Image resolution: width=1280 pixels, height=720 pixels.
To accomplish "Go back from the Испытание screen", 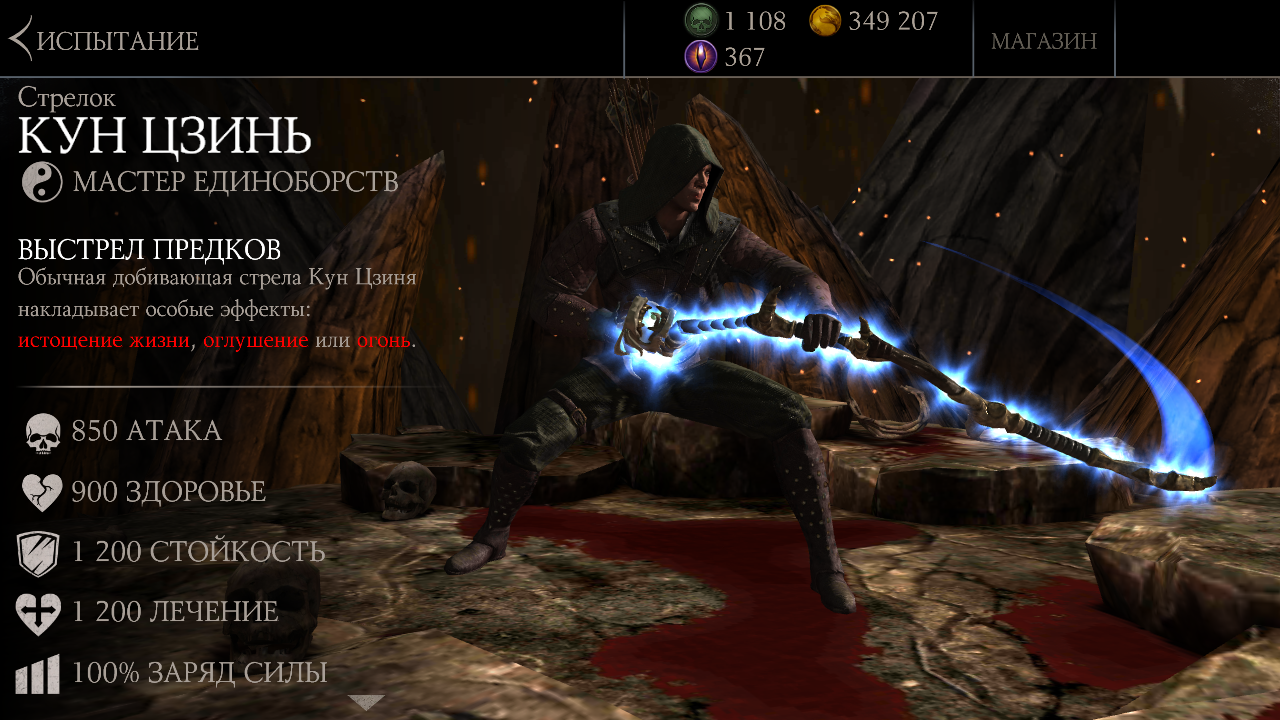I will pyautogui.click(x=22, y=40).
